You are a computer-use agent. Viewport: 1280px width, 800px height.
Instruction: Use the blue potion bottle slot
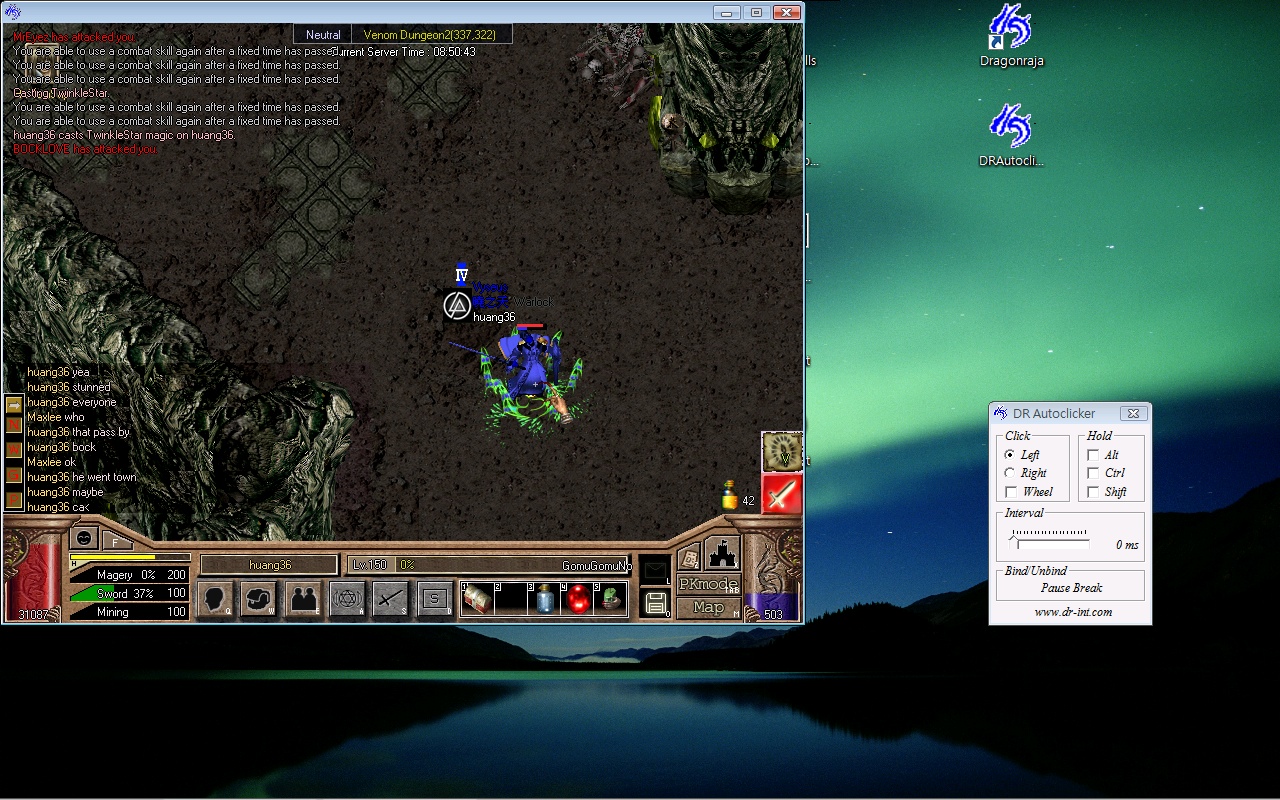[x=544, y=598]
